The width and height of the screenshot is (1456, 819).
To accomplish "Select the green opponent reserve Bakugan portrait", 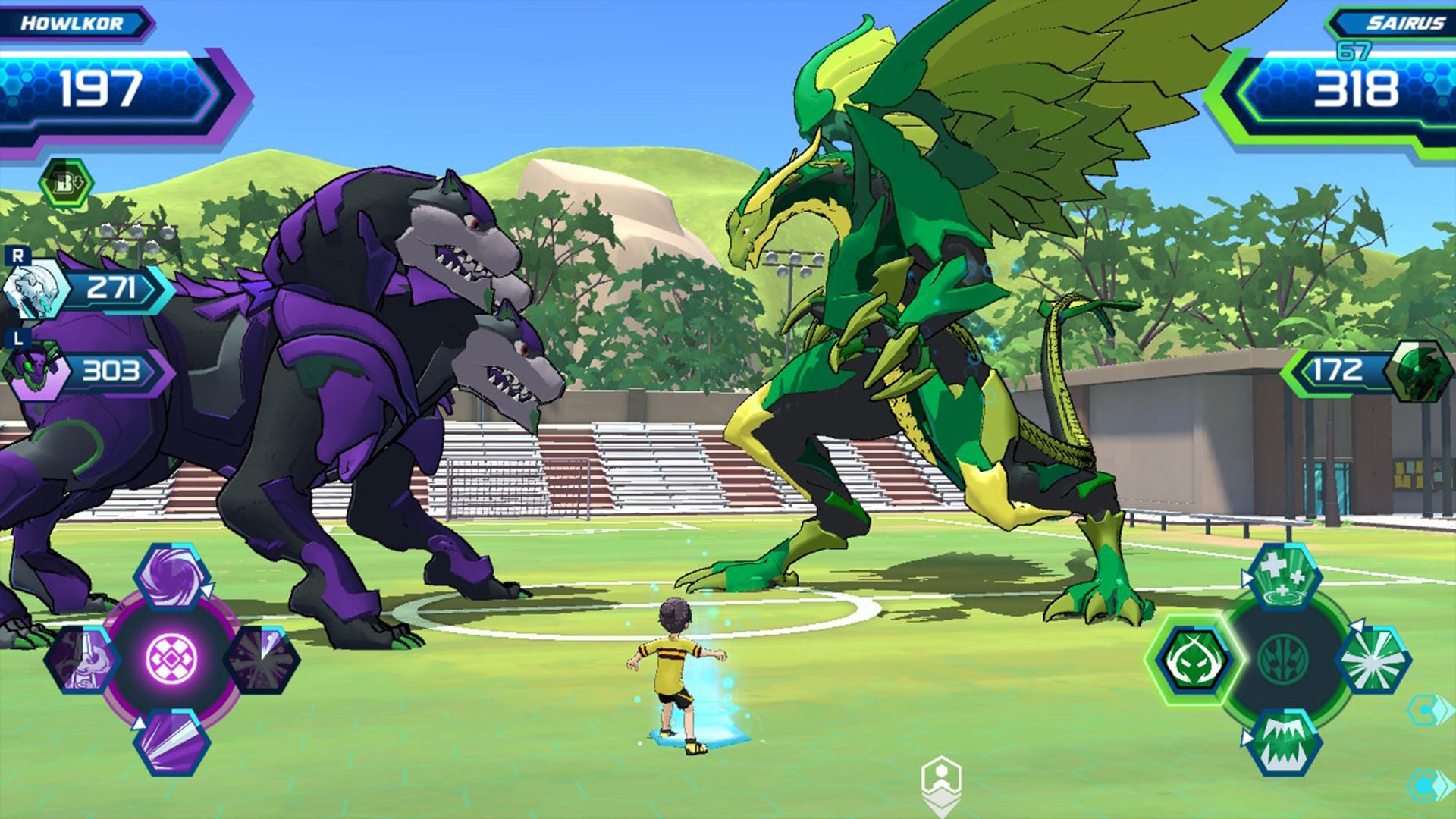I will tap(1415, 371).
